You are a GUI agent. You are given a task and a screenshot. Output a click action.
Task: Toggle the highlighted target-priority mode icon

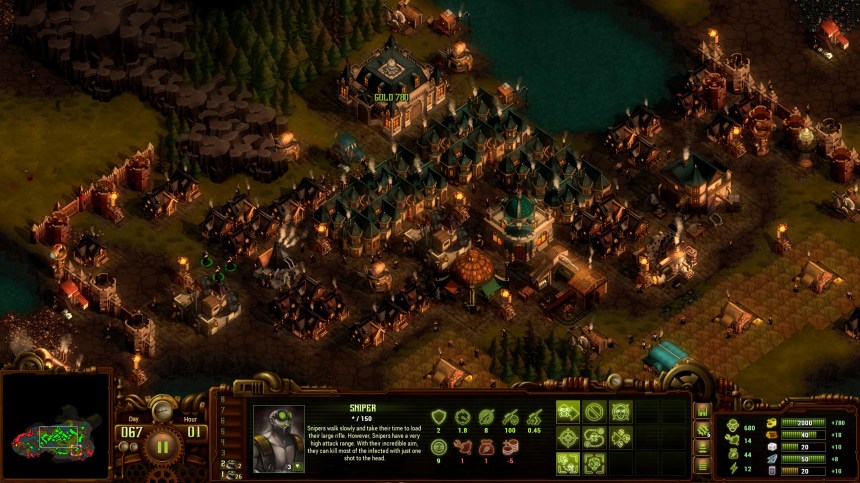coord(569,463)
